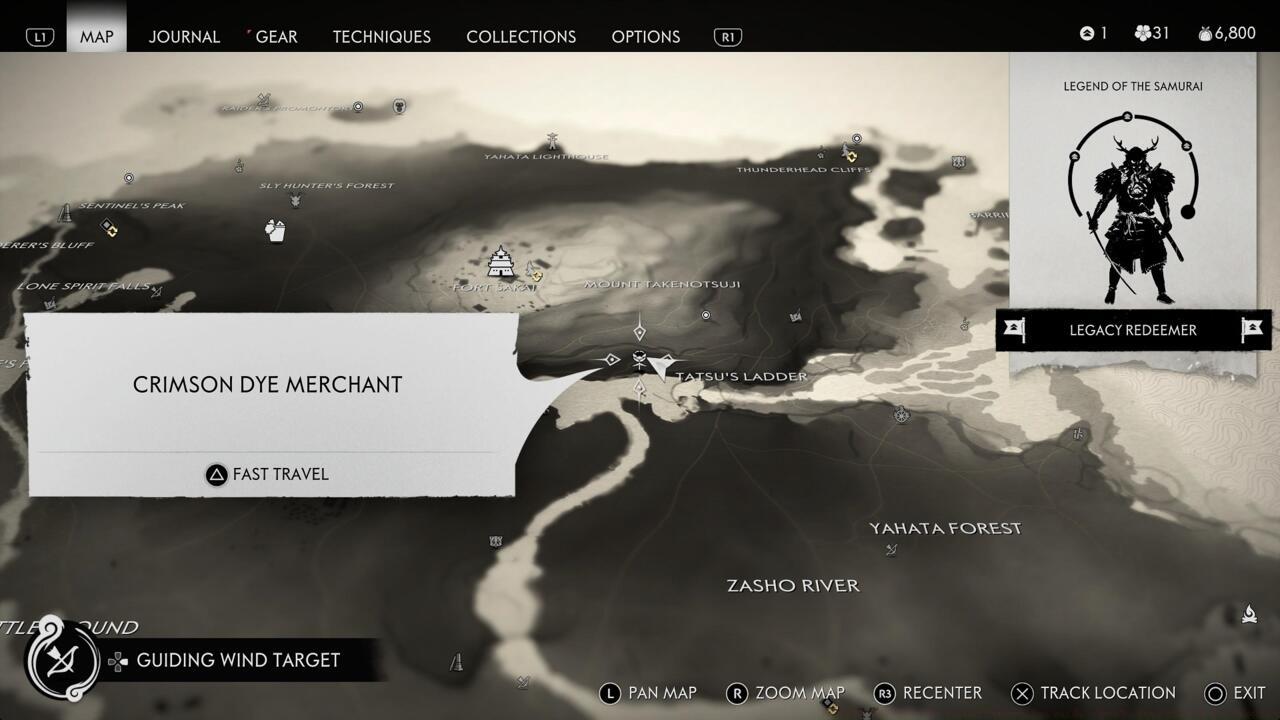Switch to the JOURNAL tab

tap(184, 36)
